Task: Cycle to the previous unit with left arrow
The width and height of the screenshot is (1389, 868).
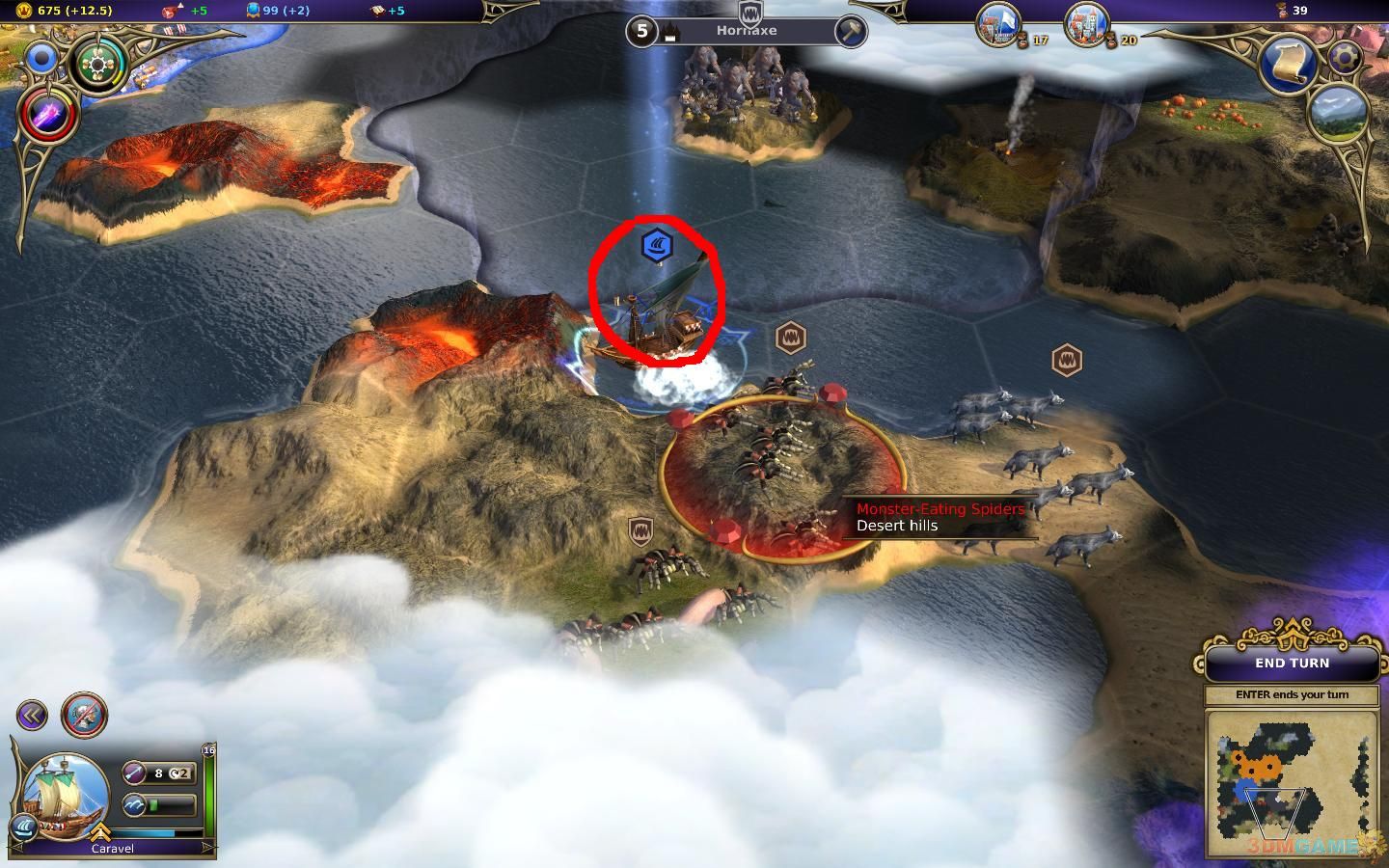Action: point(16,846)
